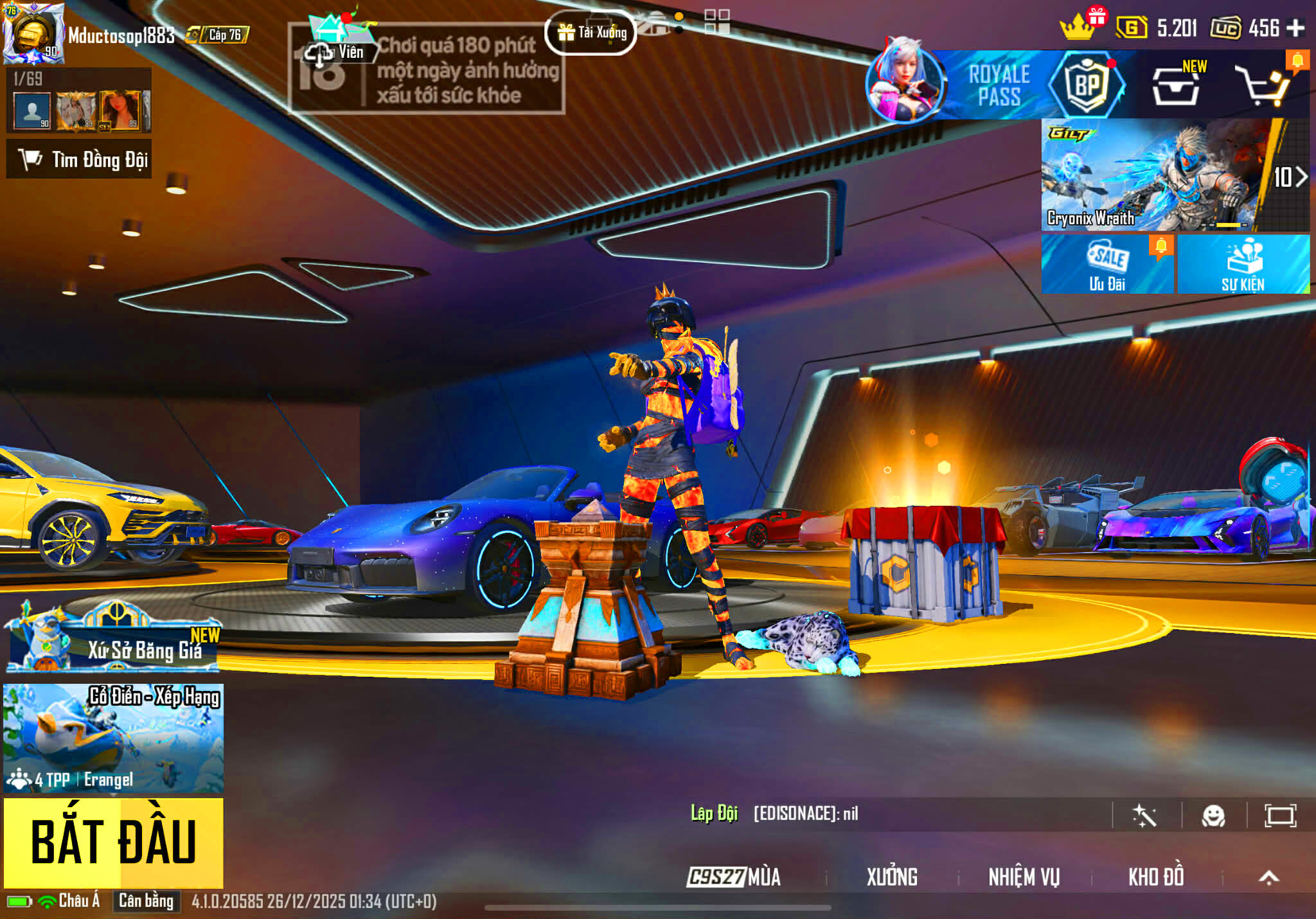
Task: Expand the bottom menu with the up arrow
Action: point(1268,877)
